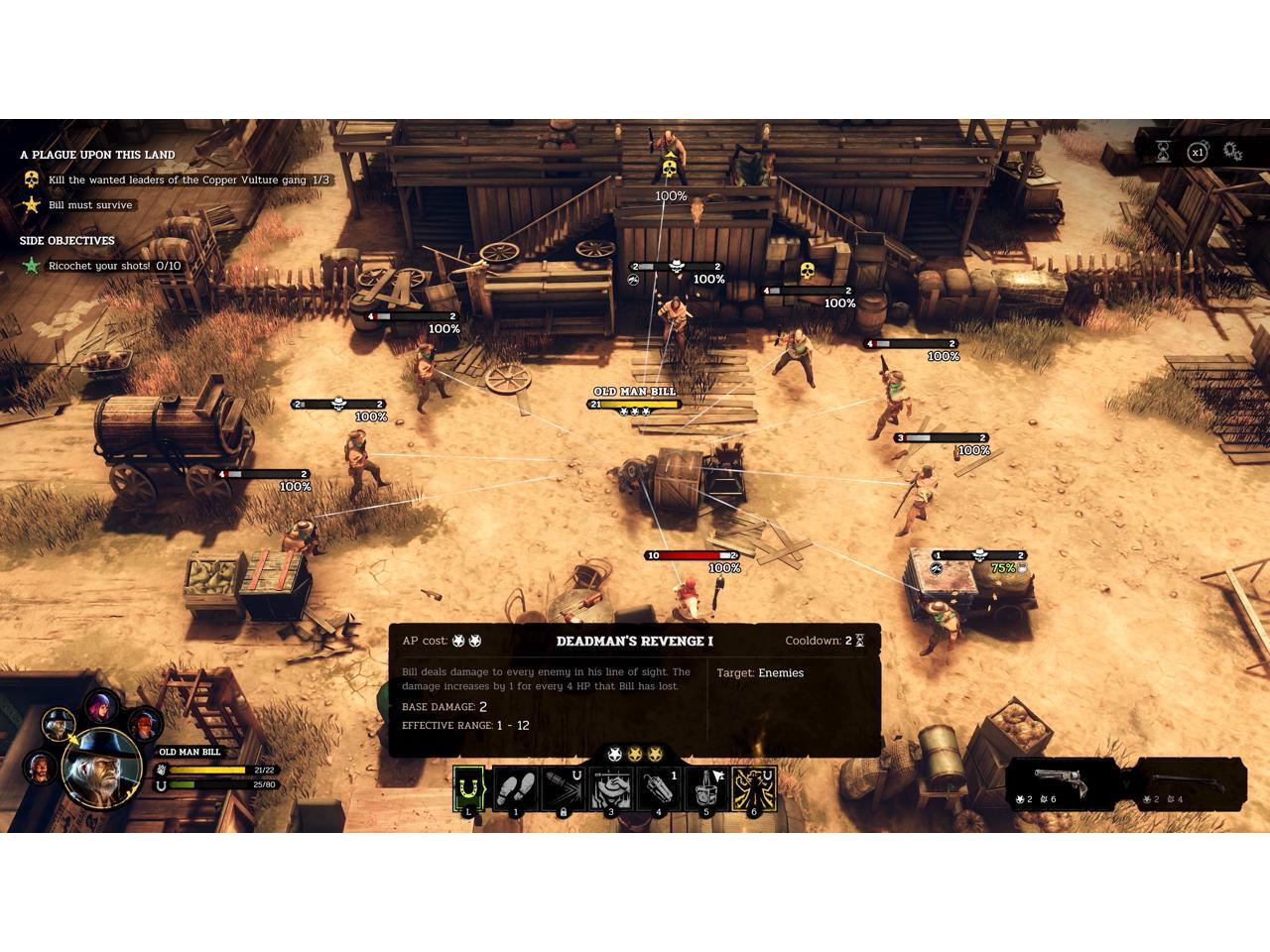The image size is (1270, 952).
Task: Choose the whiskey bottle item slot
Action: point(705,789)
